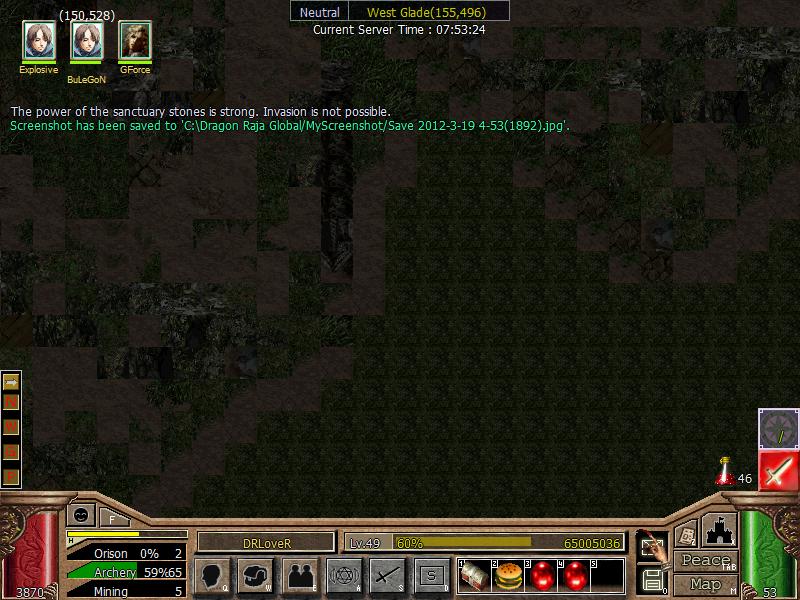Click the square S button

[x=432, y=575]
